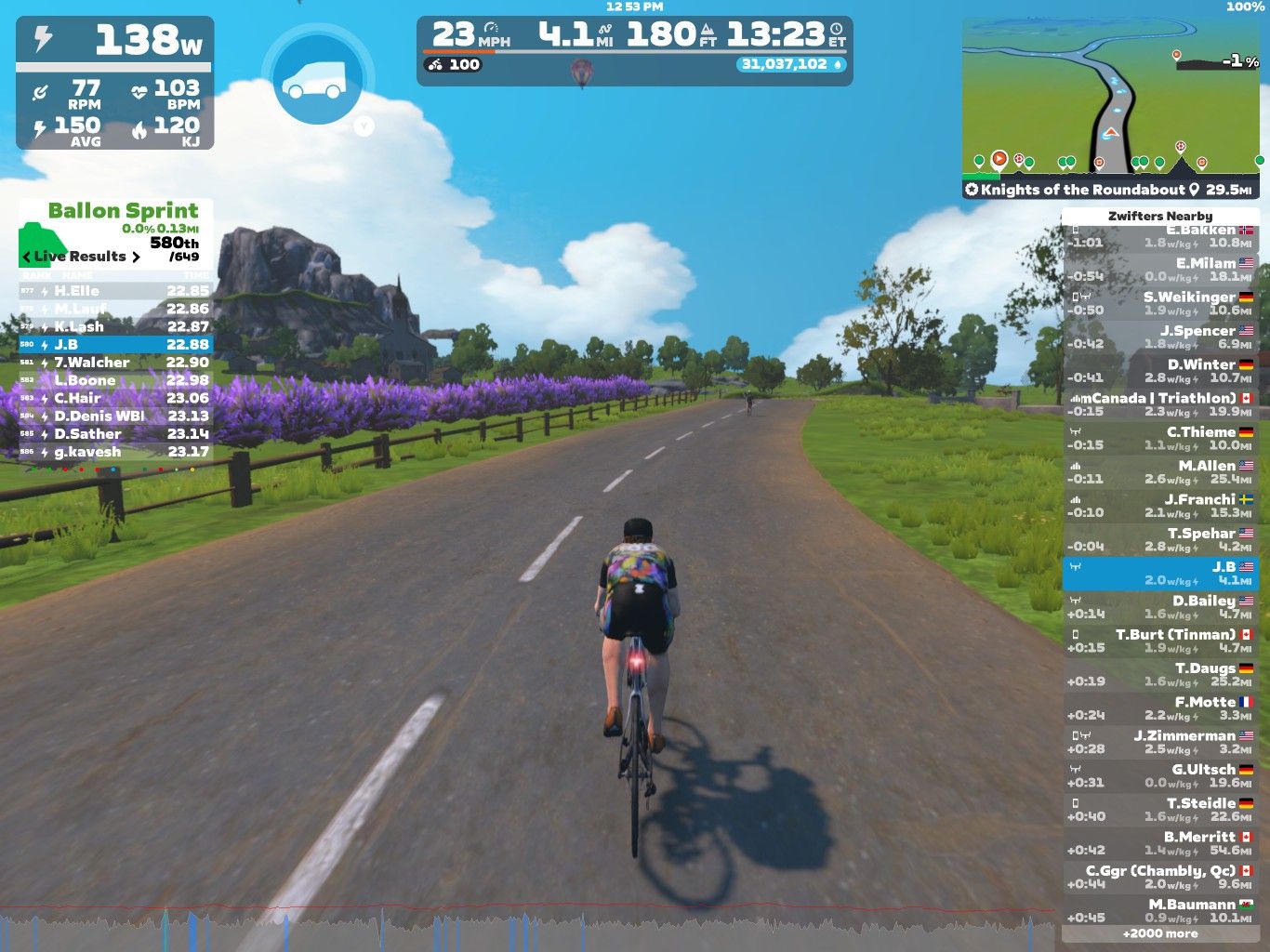Open the minimap route view
Viewport: 1270px width, 952px height.
click(x=1111, y=98)
